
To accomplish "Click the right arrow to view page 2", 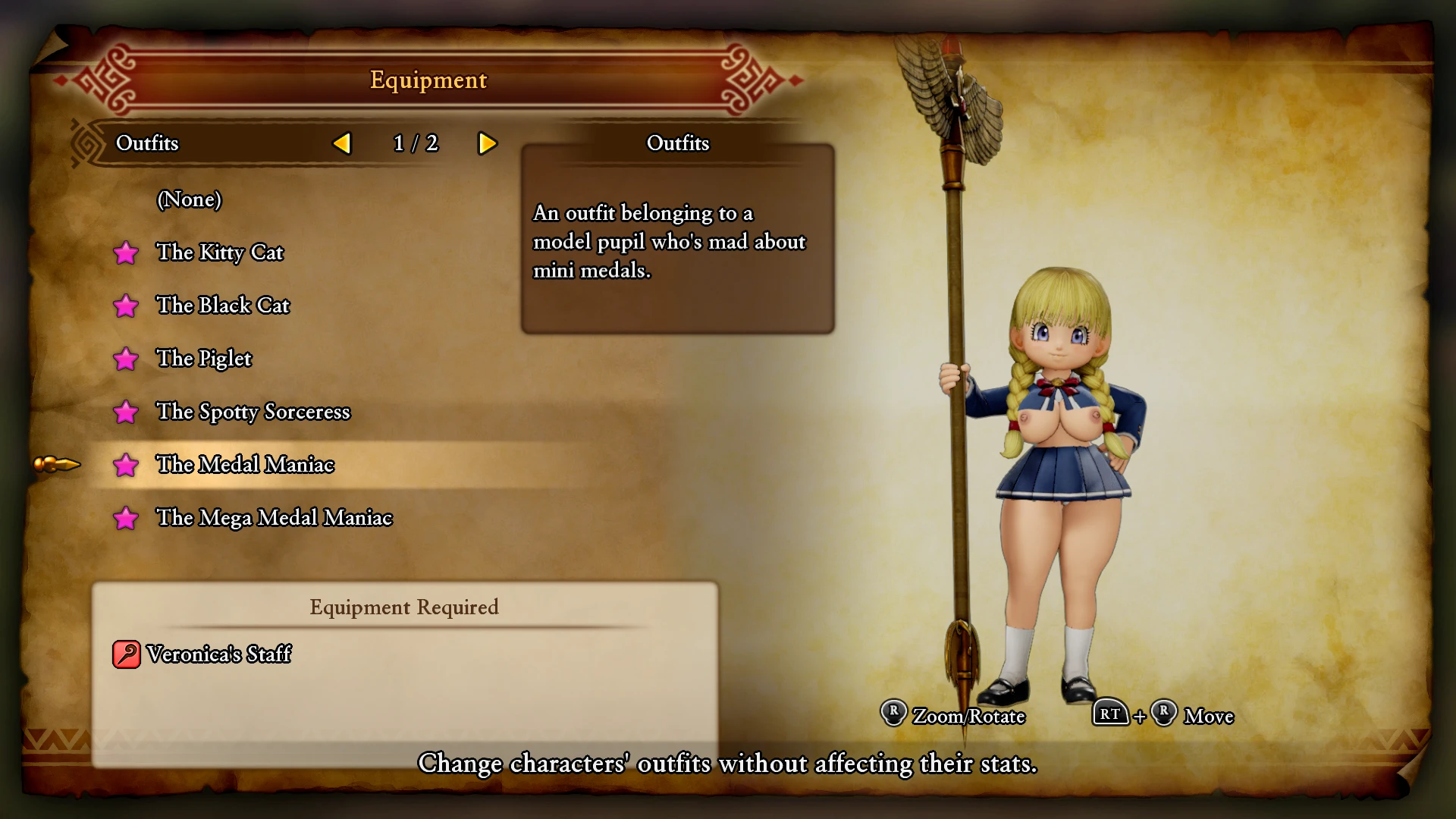I will 488,143.
